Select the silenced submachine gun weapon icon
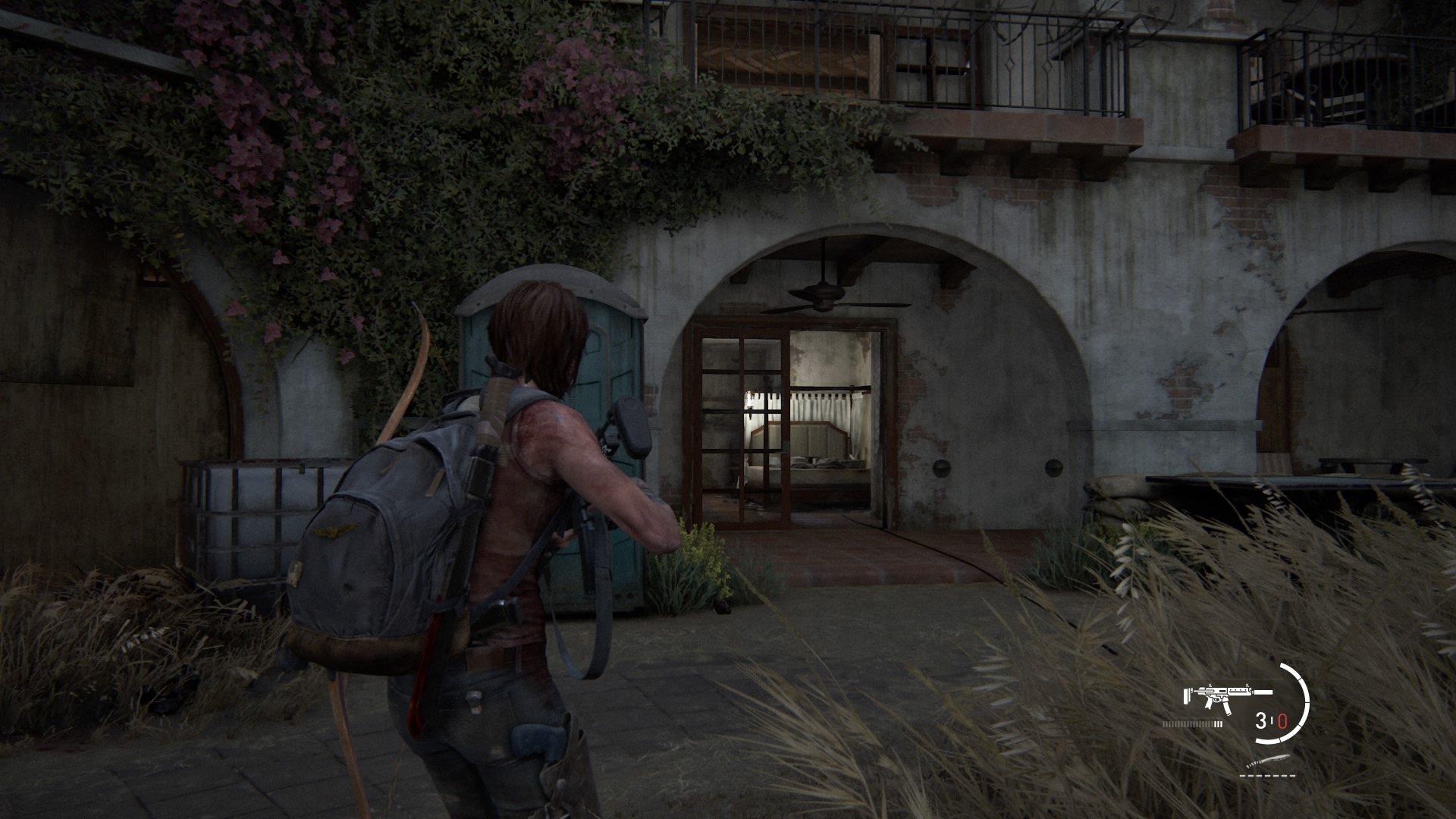Viewport: 1456px width, 819px height. 1227,697
